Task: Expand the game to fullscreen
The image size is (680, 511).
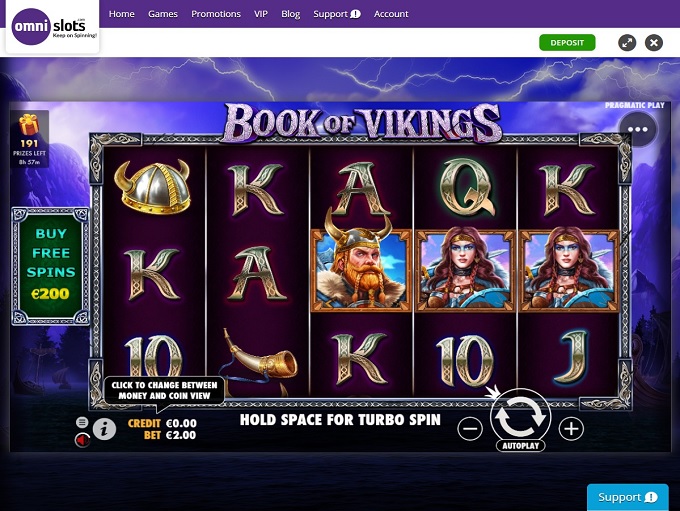Action: pos(627,42)
